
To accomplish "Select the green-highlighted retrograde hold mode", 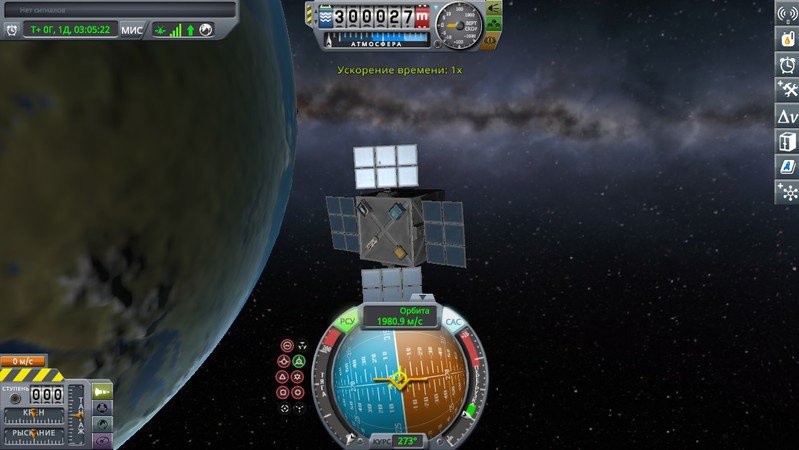I will pyautogui.click(x=299, y=360).
